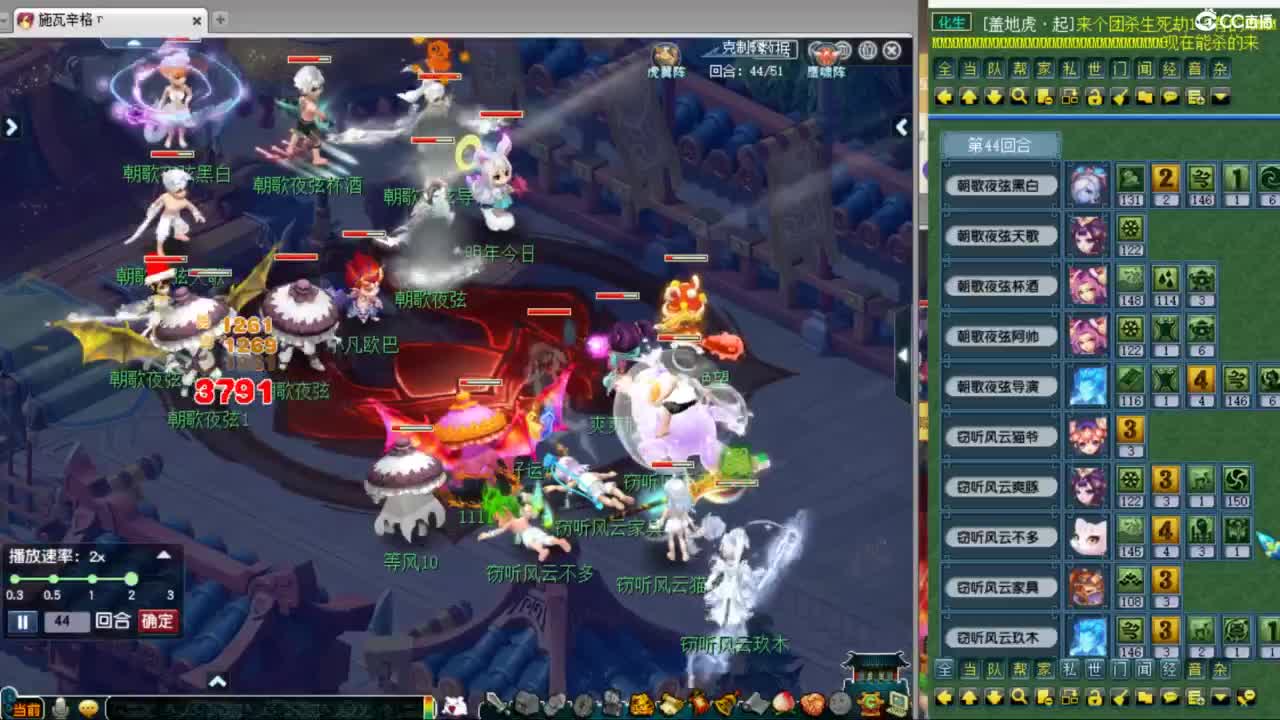Click the 朝歌夜弦黑白 player name button
1280x720 pixels.
click(x=1000, y=185)
